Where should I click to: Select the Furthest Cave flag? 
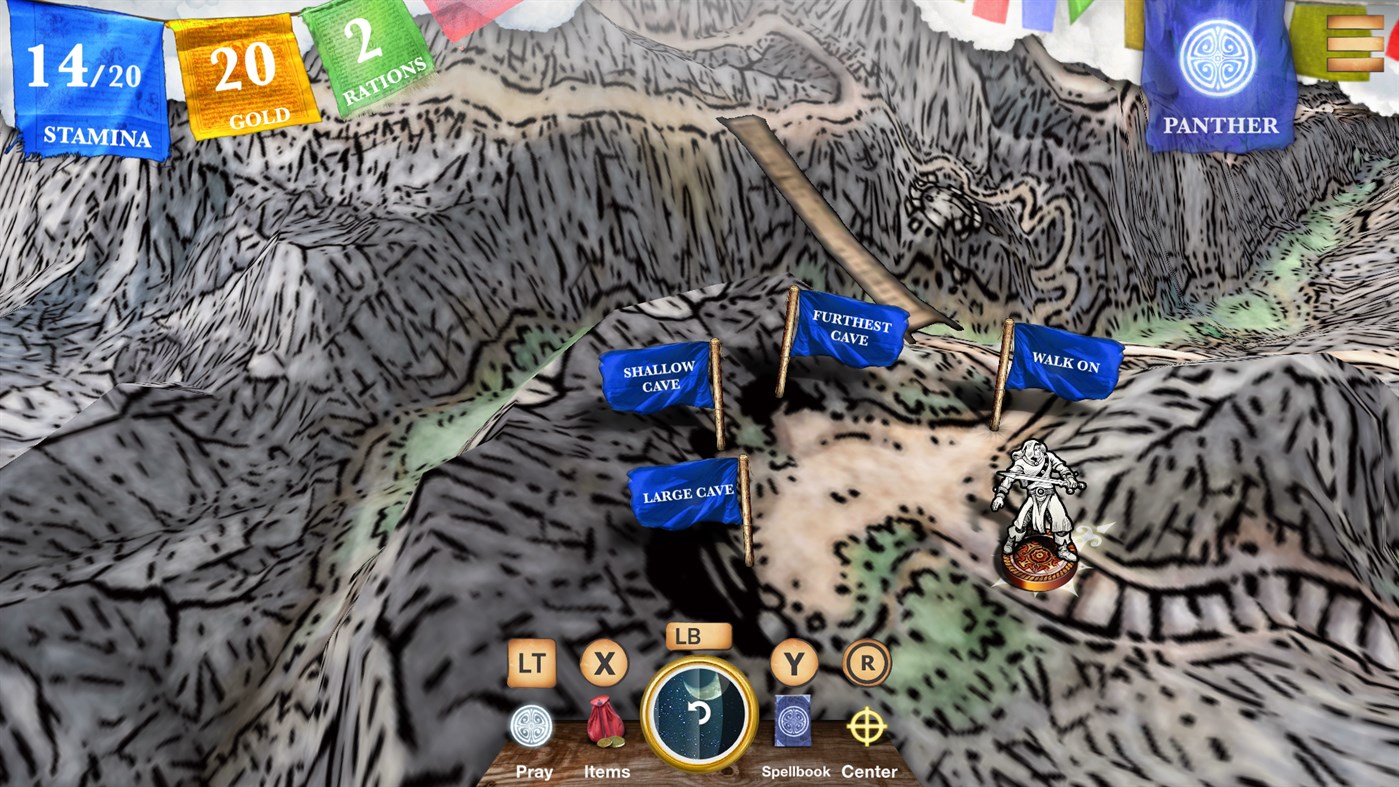pyautogui.click(x=848, y=328)
